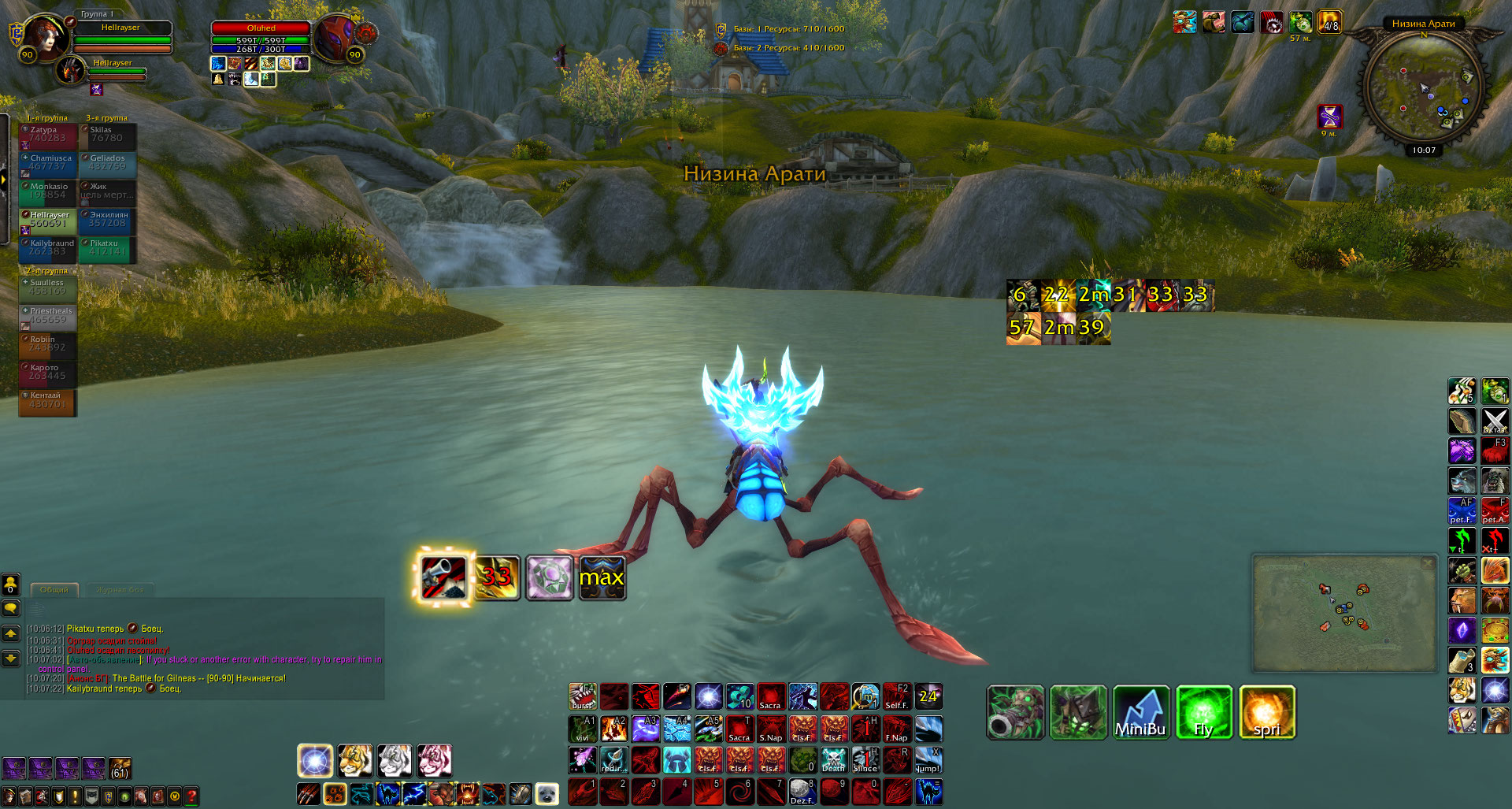Click the MiniBu action button

[x=1140, y=712]
